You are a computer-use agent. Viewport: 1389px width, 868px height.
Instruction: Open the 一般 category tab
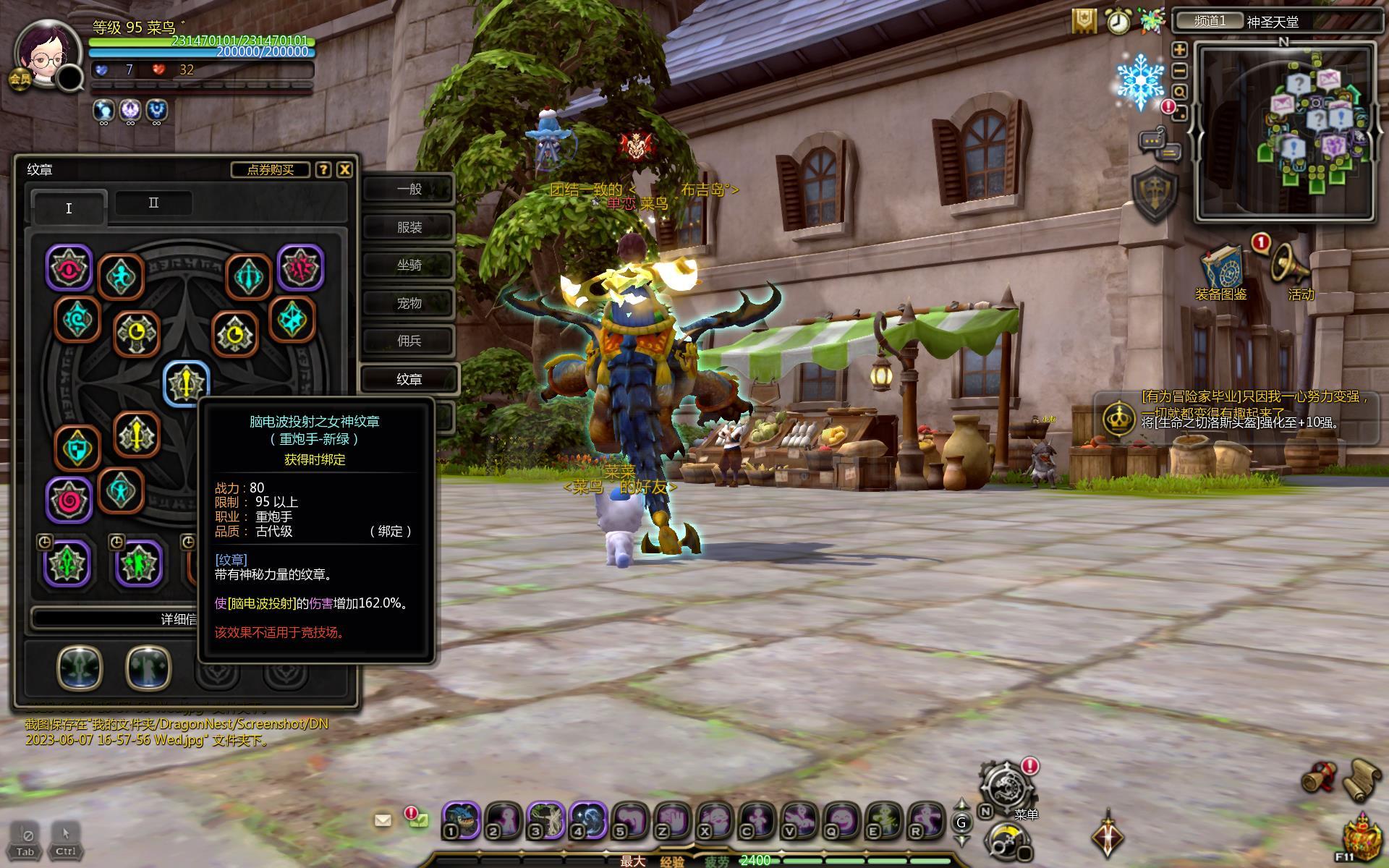click(x=409, y=189)
